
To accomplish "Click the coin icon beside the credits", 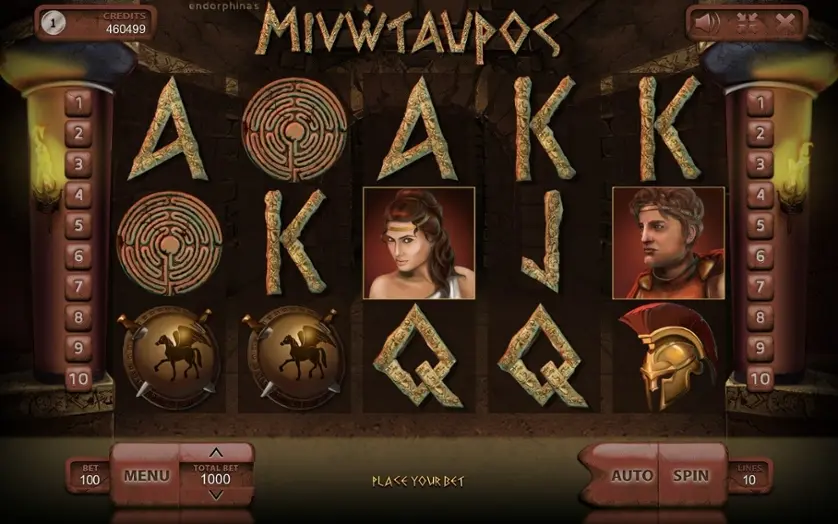I will click(x=52, y=24).
